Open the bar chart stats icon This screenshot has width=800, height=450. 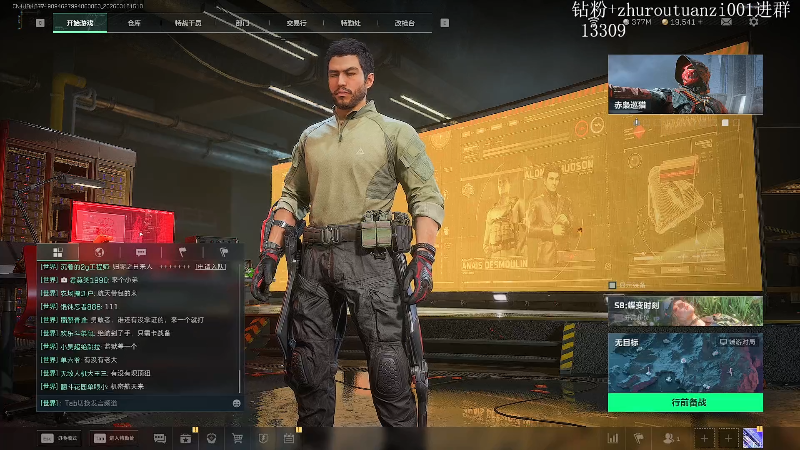pos(613,438)
